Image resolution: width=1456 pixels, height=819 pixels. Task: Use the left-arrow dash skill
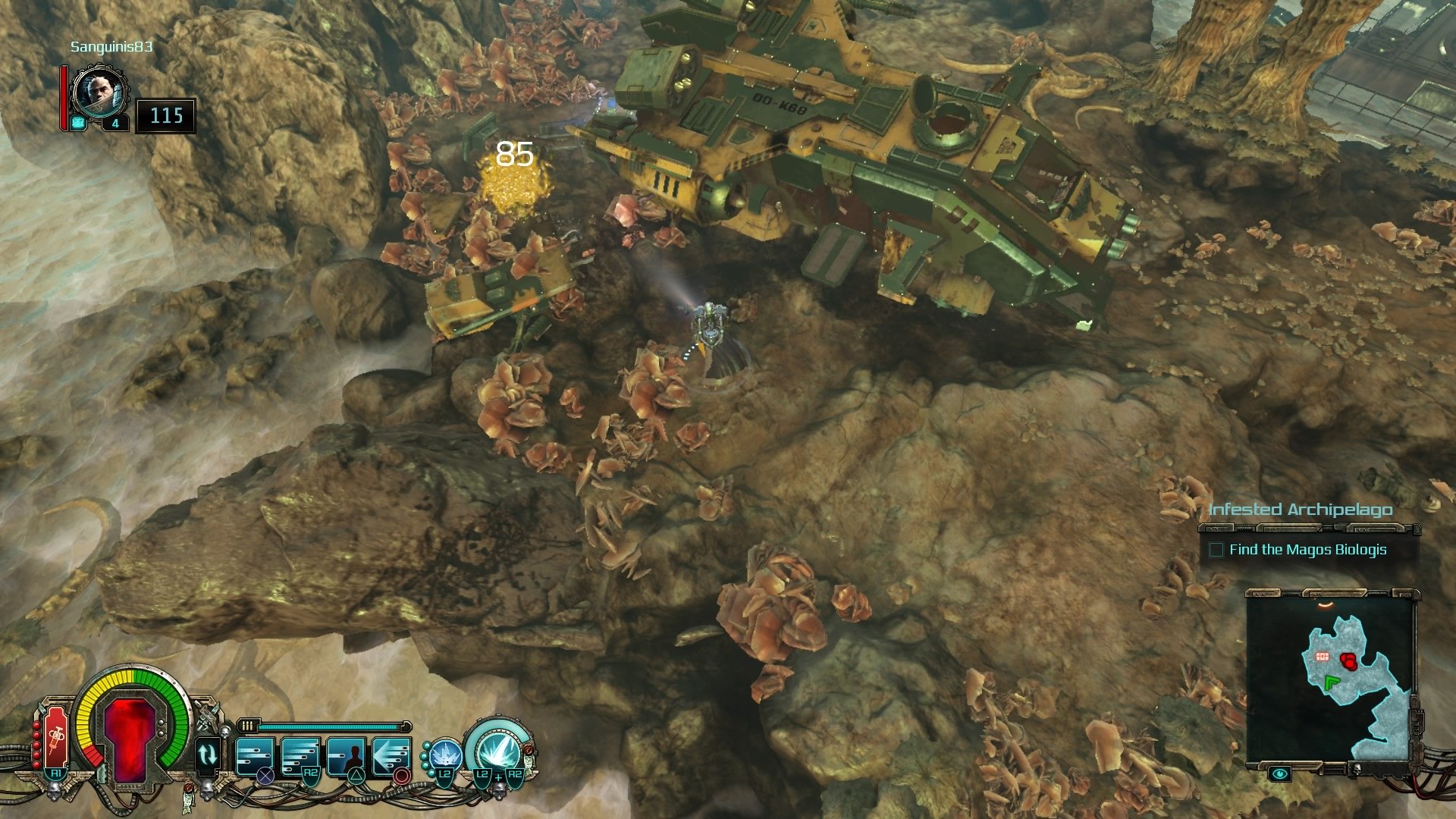tap(392, 756)
